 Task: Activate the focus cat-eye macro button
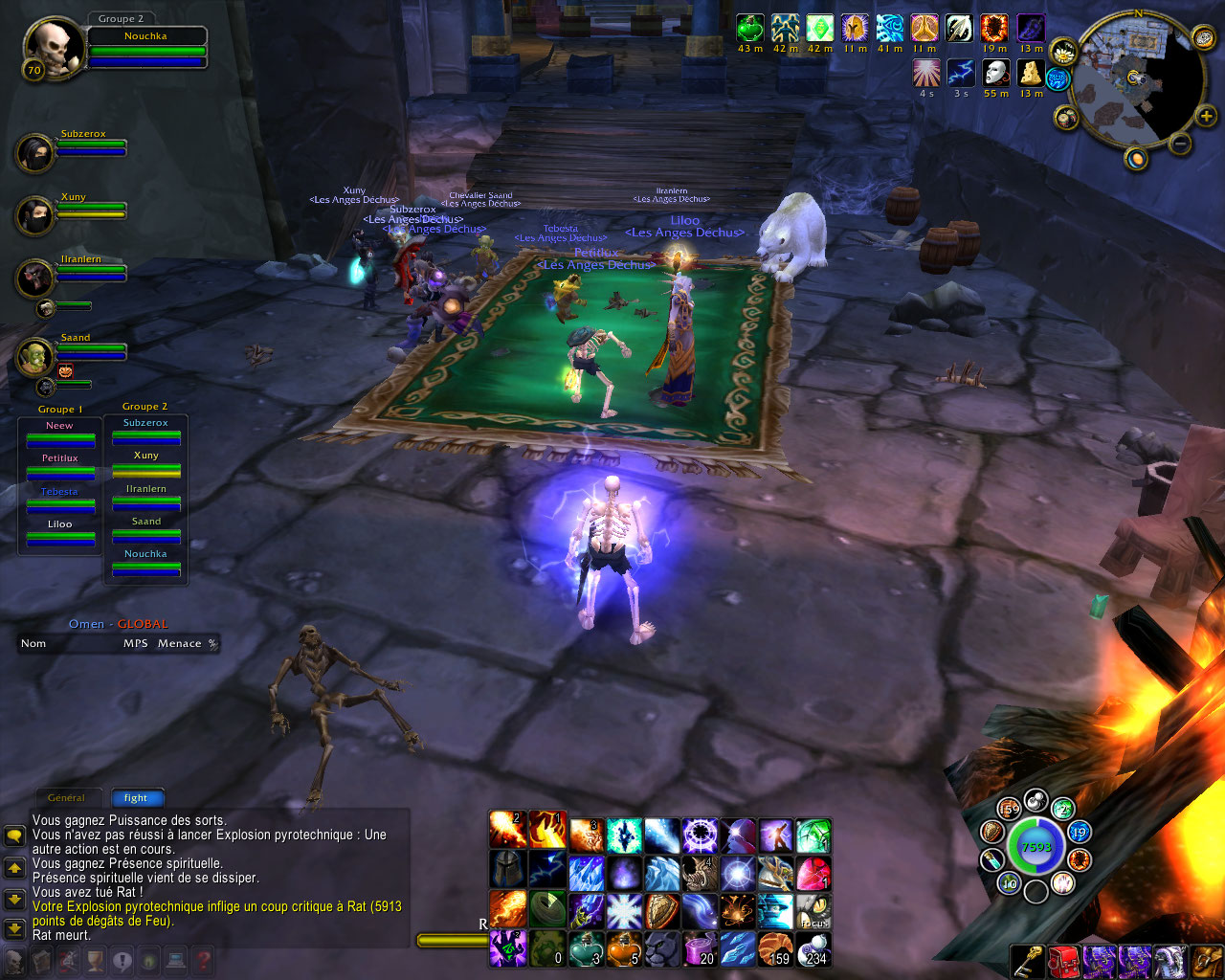coord(813,910)
